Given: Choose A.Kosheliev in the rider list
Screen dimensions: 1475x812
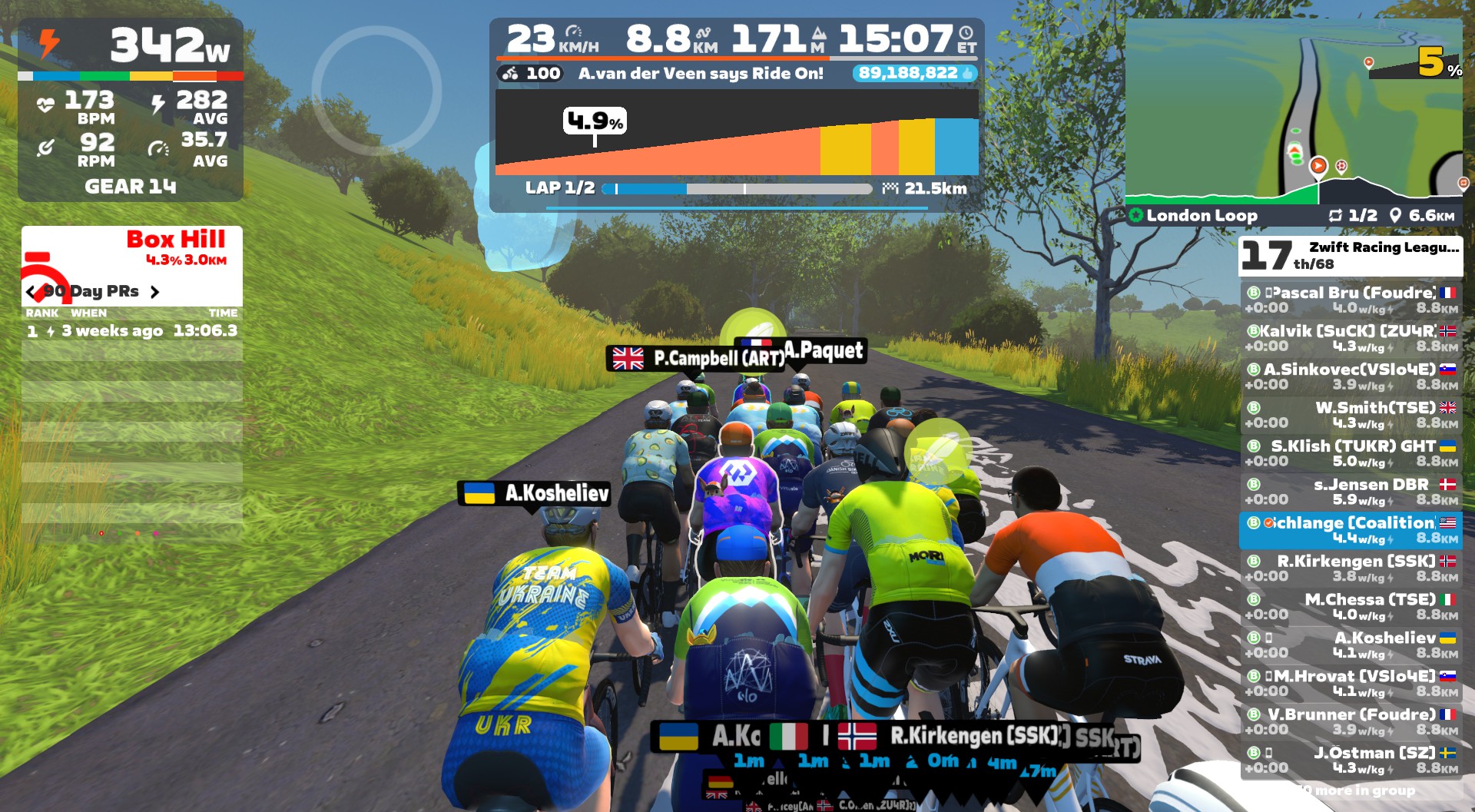Looking at the screenshot, I should click(x=1351, y=645).
